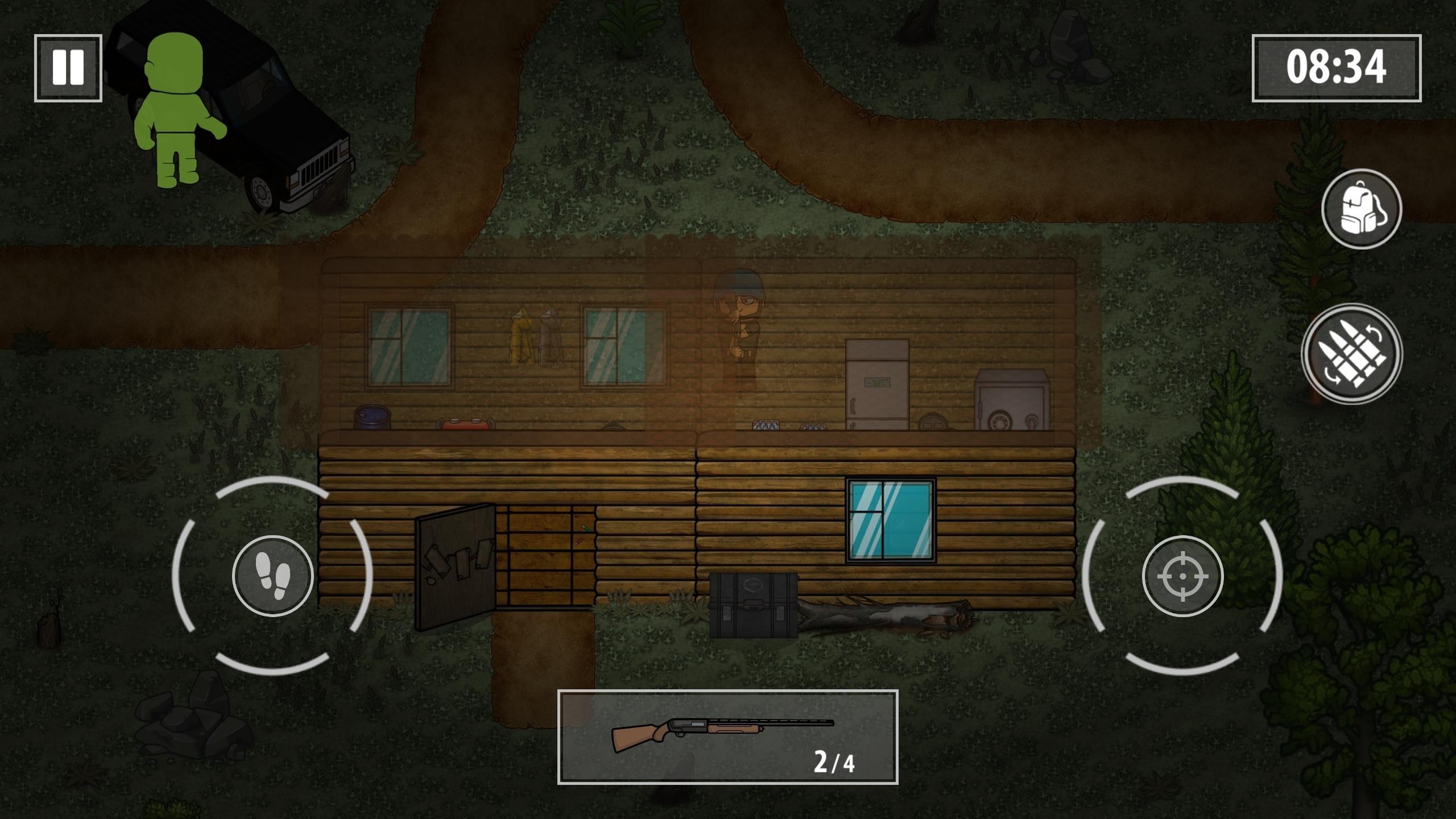Select the shotgun weapon slot

[x=727, y=737]
